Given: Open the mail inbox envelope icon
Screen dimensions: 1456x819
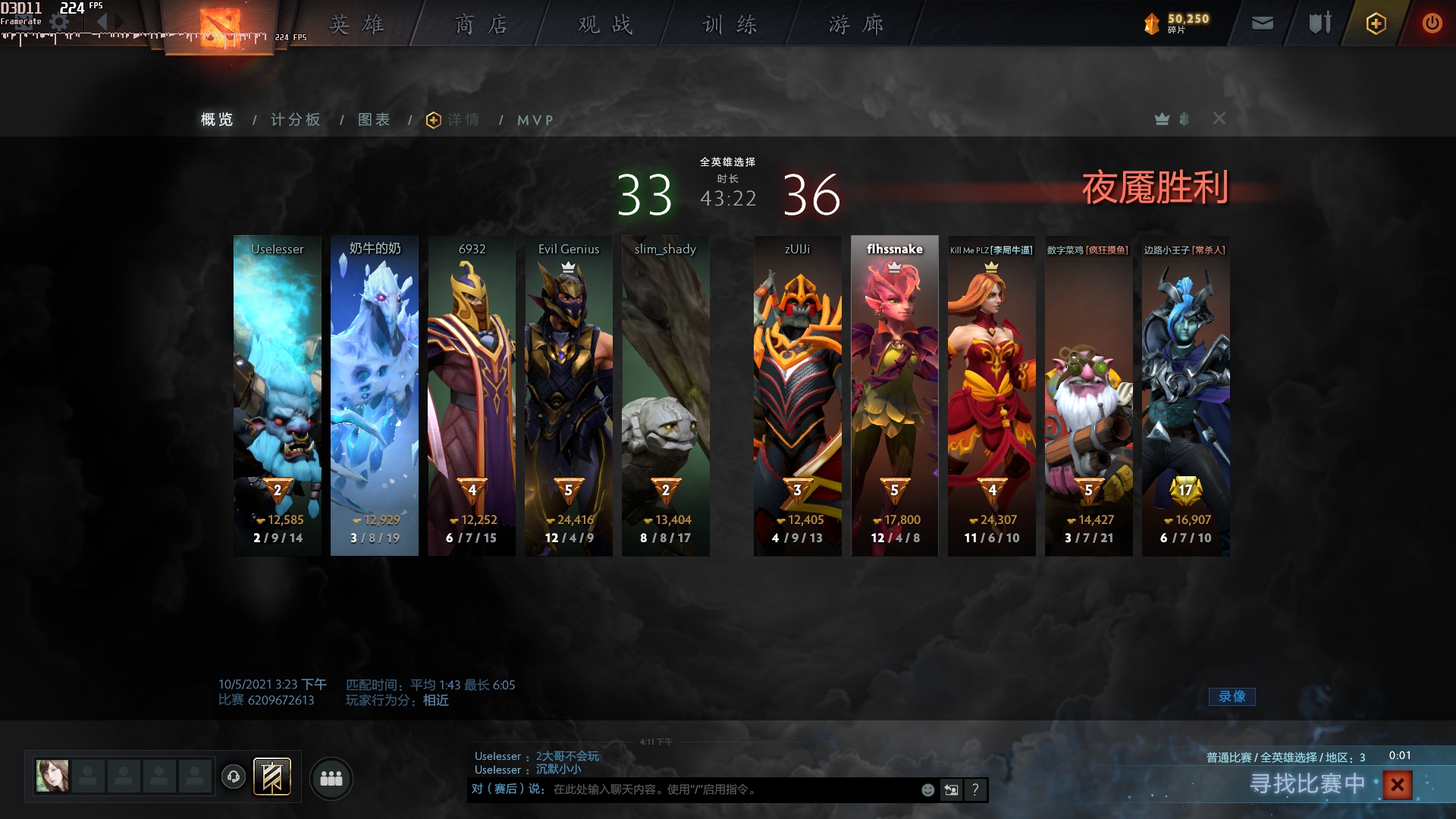Looking at the screenshot, I should (1262, 24).
